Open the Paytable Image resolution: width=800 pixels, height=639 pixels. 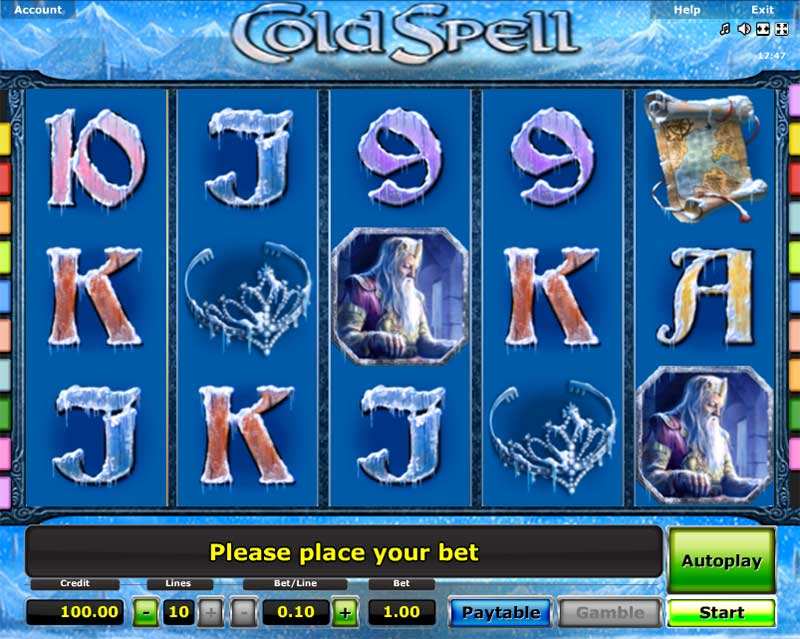pos(501,612)
